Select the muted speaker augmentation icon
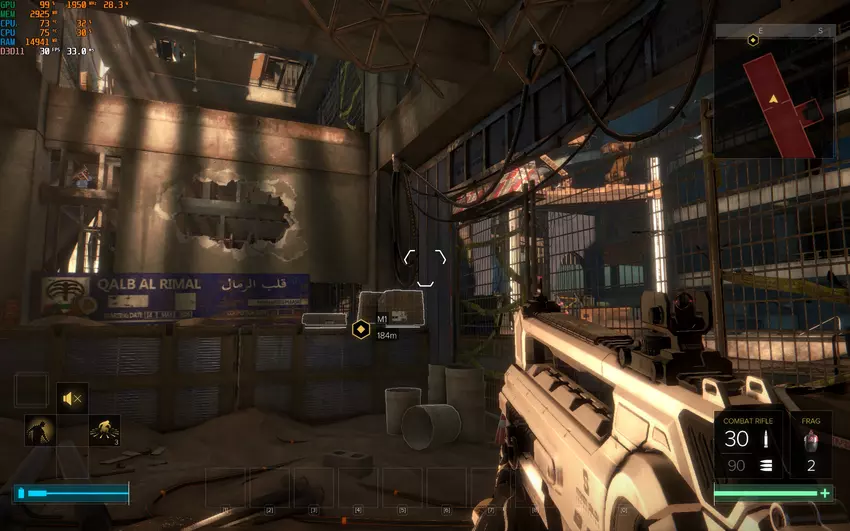The width and height of the screenshot is (850, 531). [x=72, y=399]
